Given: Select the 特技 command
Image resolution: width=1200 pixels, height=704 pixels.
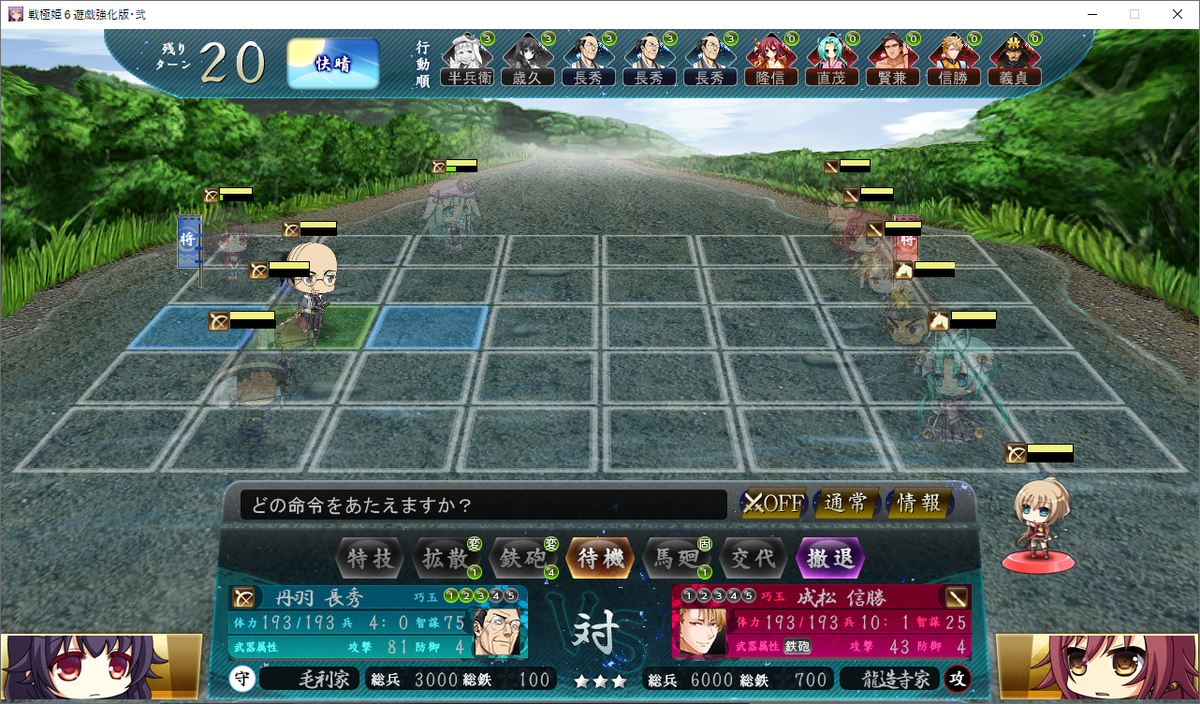Looking at the screenshot, I should click(370, 558).
